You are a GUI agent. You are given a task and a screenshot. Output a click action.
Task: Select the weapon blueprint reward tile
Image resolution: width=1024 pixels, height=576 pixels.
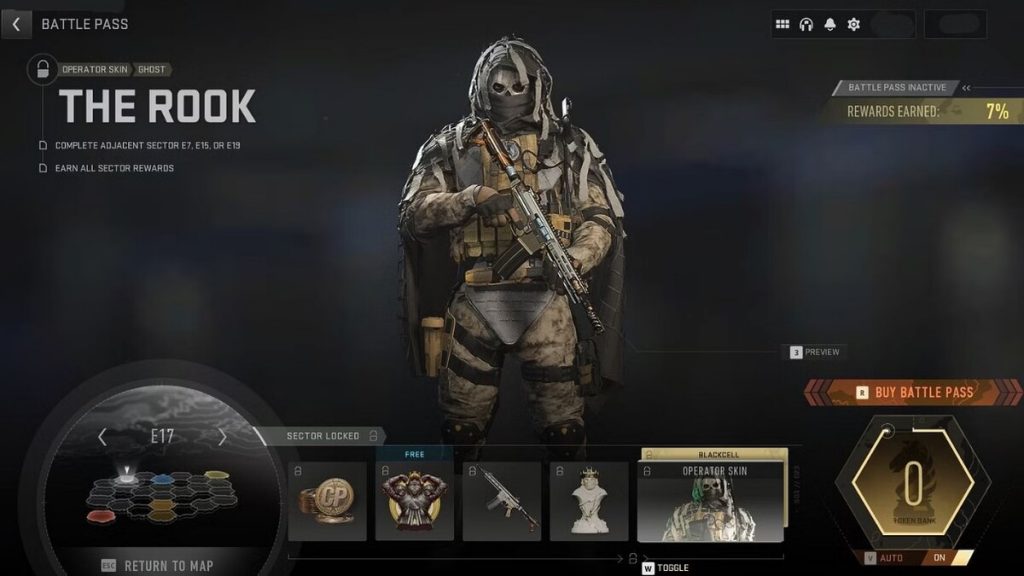(x=501, y=501)
